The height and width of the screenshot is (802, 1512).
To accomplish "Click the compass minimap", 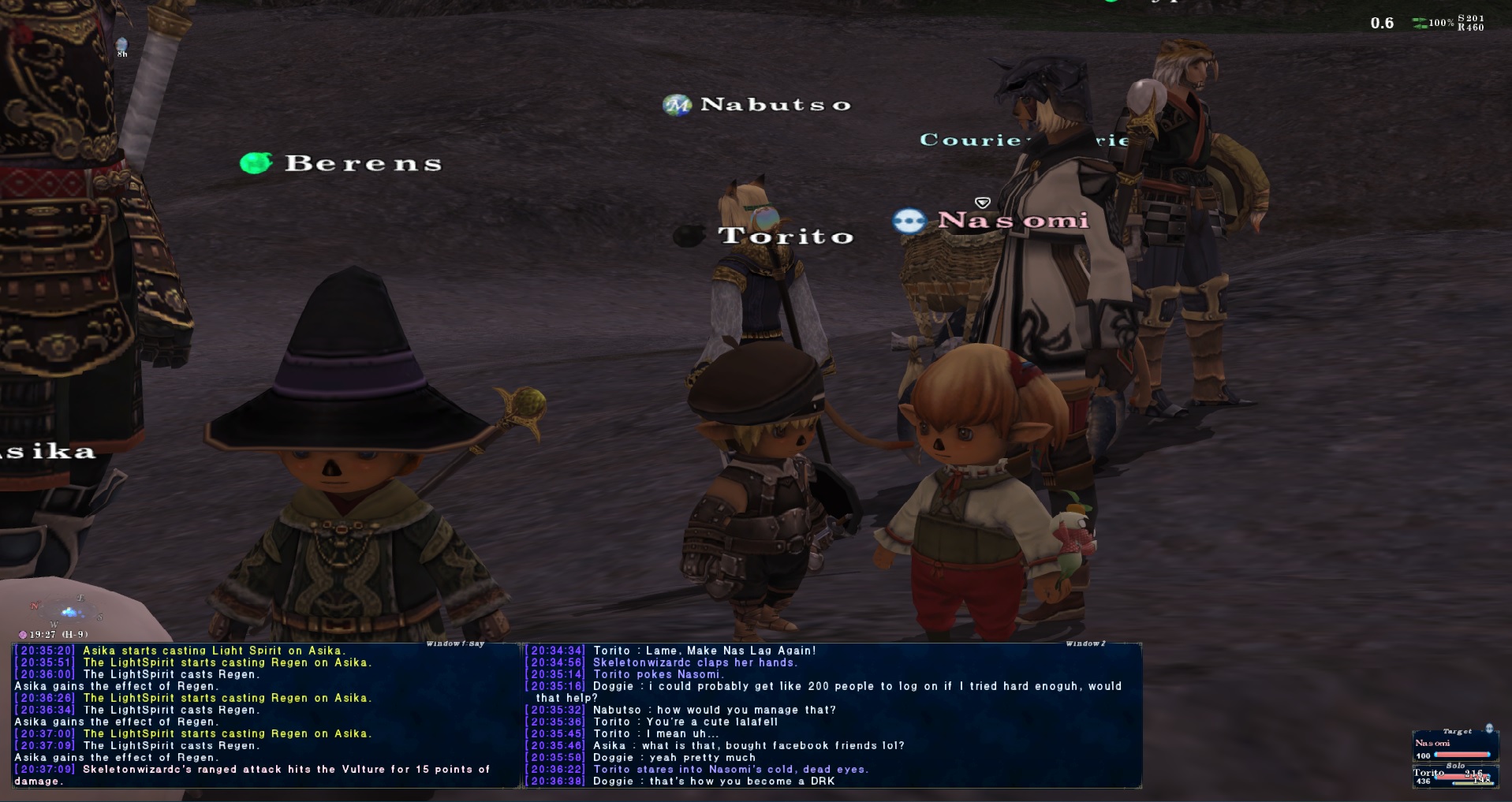I will click(x=68, y=611).
